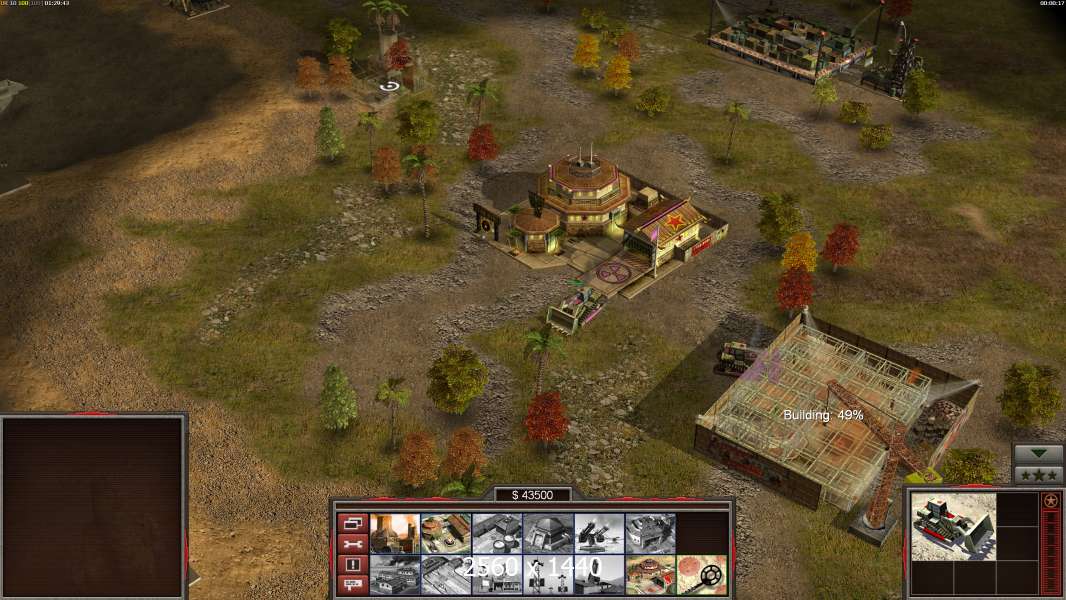Build the Gattling Cannon defense
This screenshot has height=600, width=1066.
[x=599, y=533]
